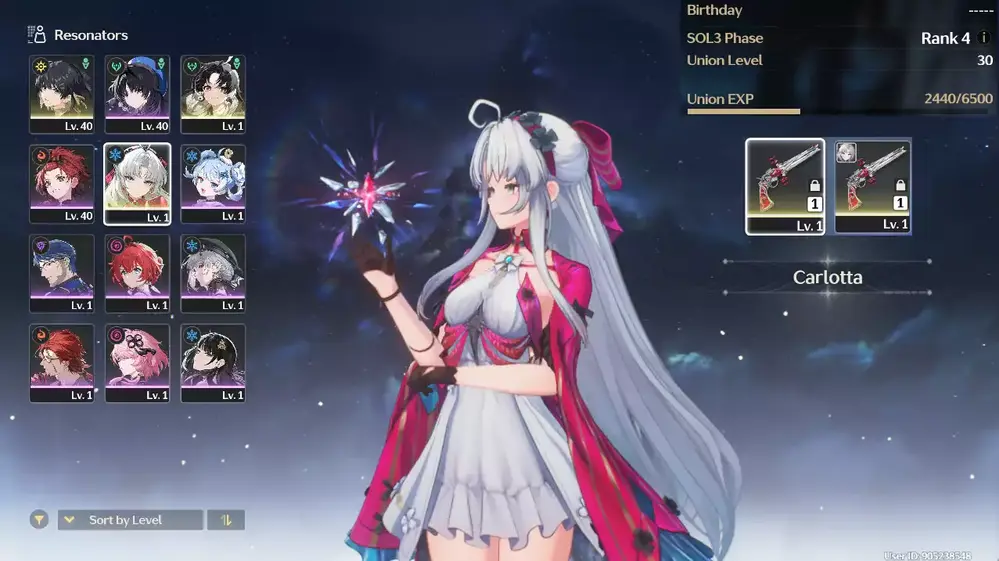Open the resonator filter funnel

coord(39,520)
